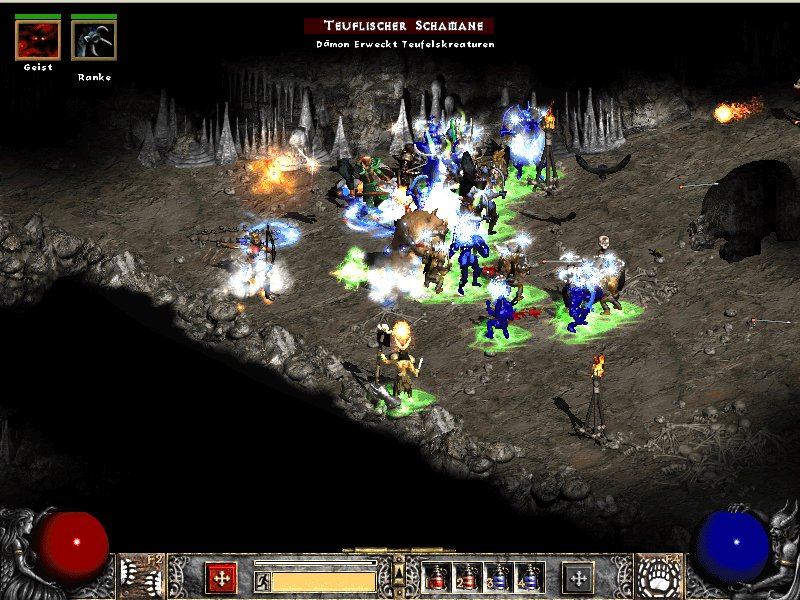
Task: Use the blue mana potion in belt slot 4
Action: [529, 578]
